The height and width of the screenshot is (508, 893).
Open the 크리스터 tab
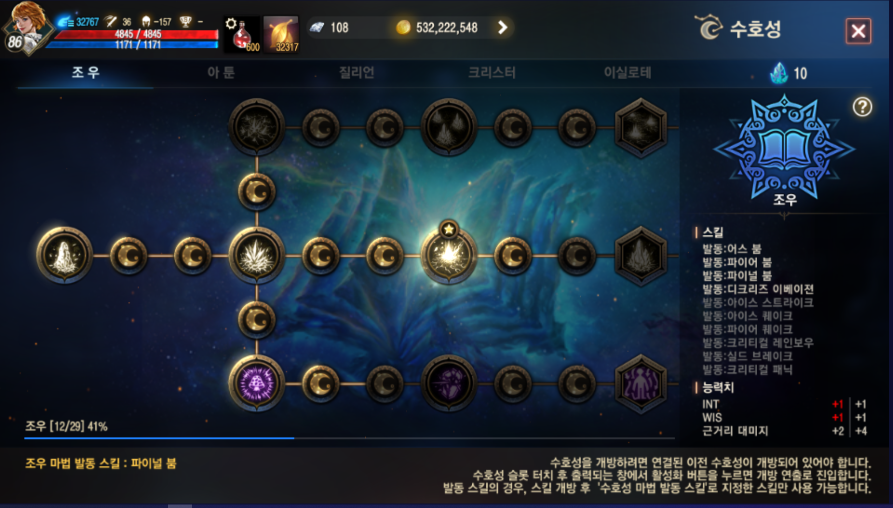pyautogui.click(x=492, y=72)
